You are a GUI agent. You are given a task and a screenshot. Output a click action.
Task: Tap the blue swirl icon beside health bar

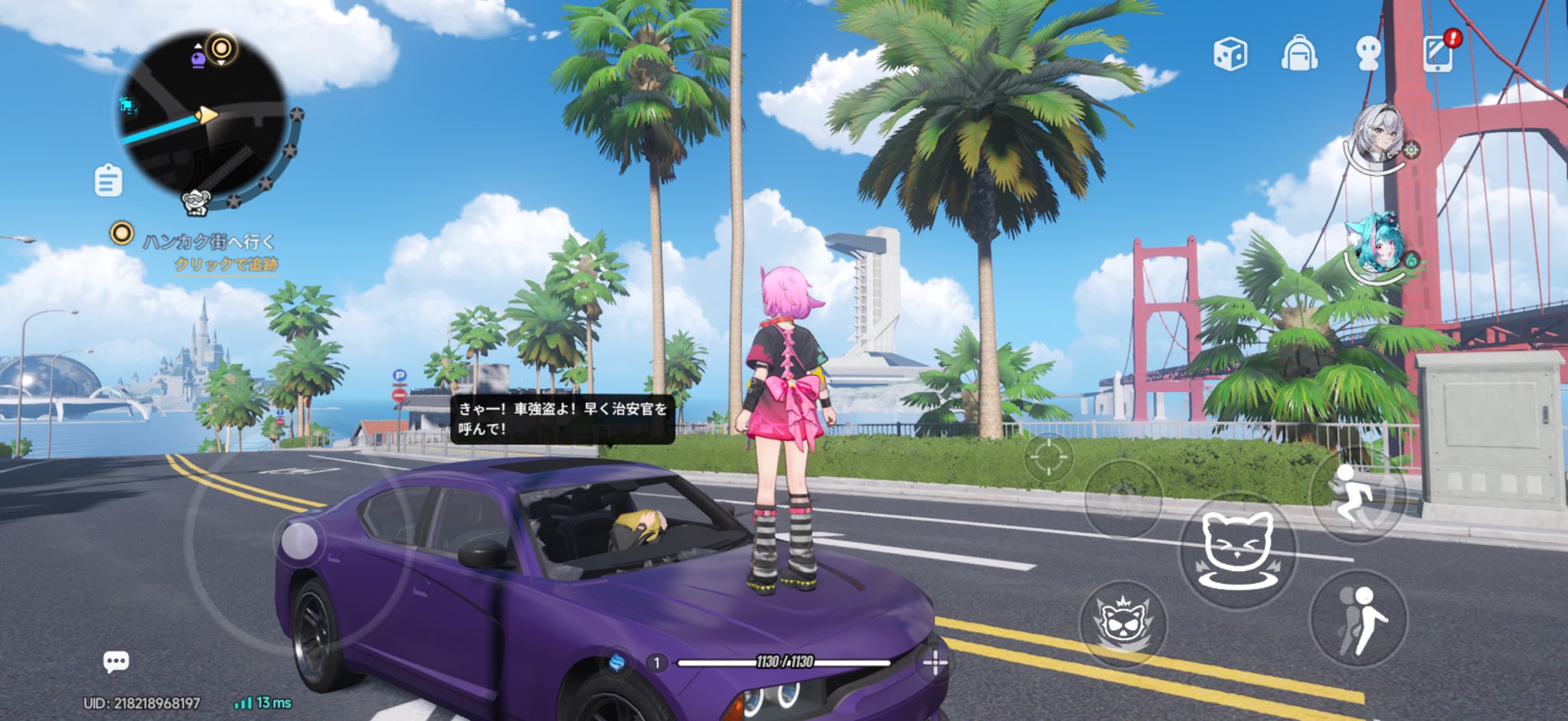pyautogui.click(x=617, y=662)
